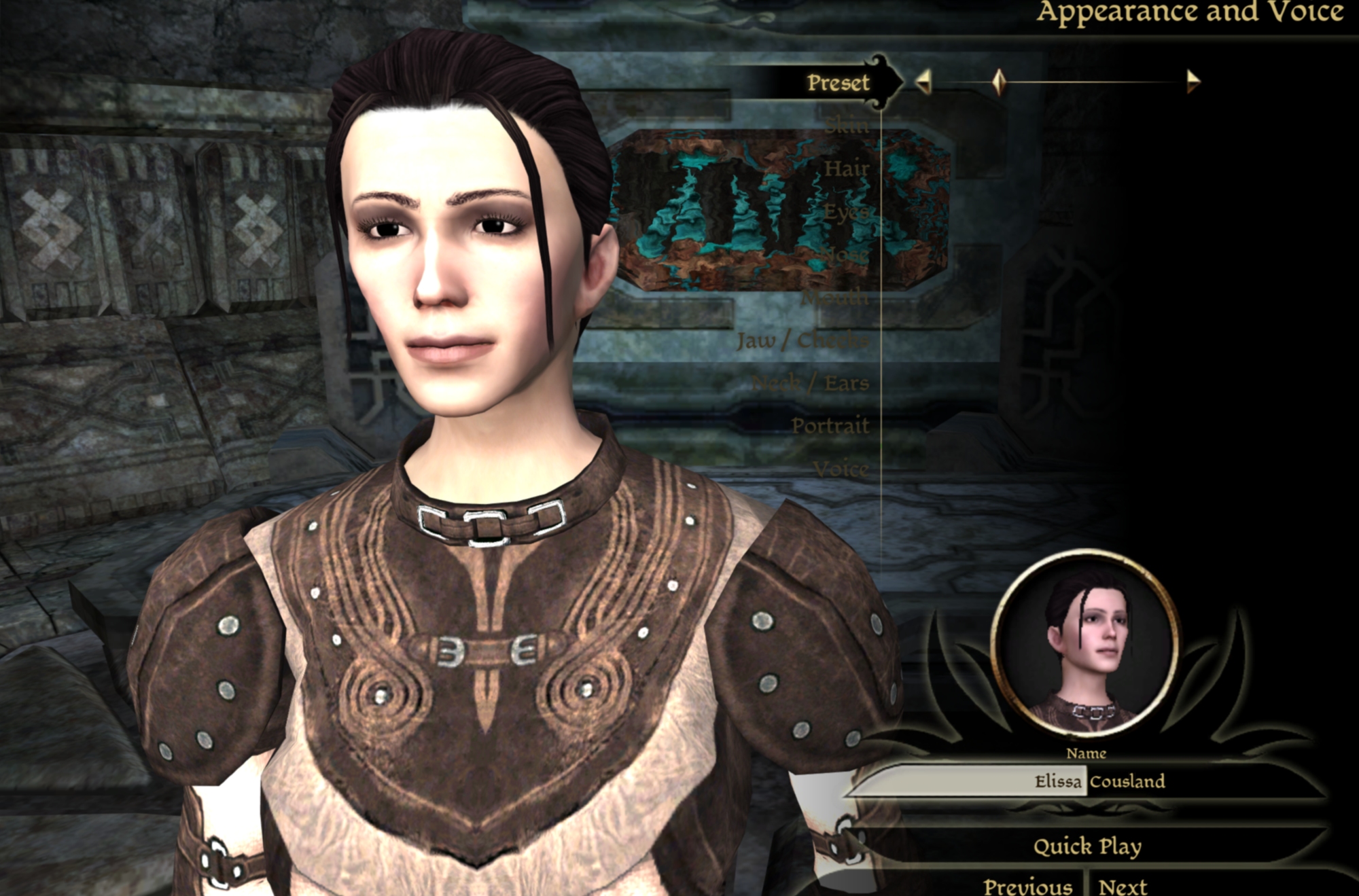Screen dimensions: 1359x896
Task: Proceed with the Next button
Action: coord(1123,886)
